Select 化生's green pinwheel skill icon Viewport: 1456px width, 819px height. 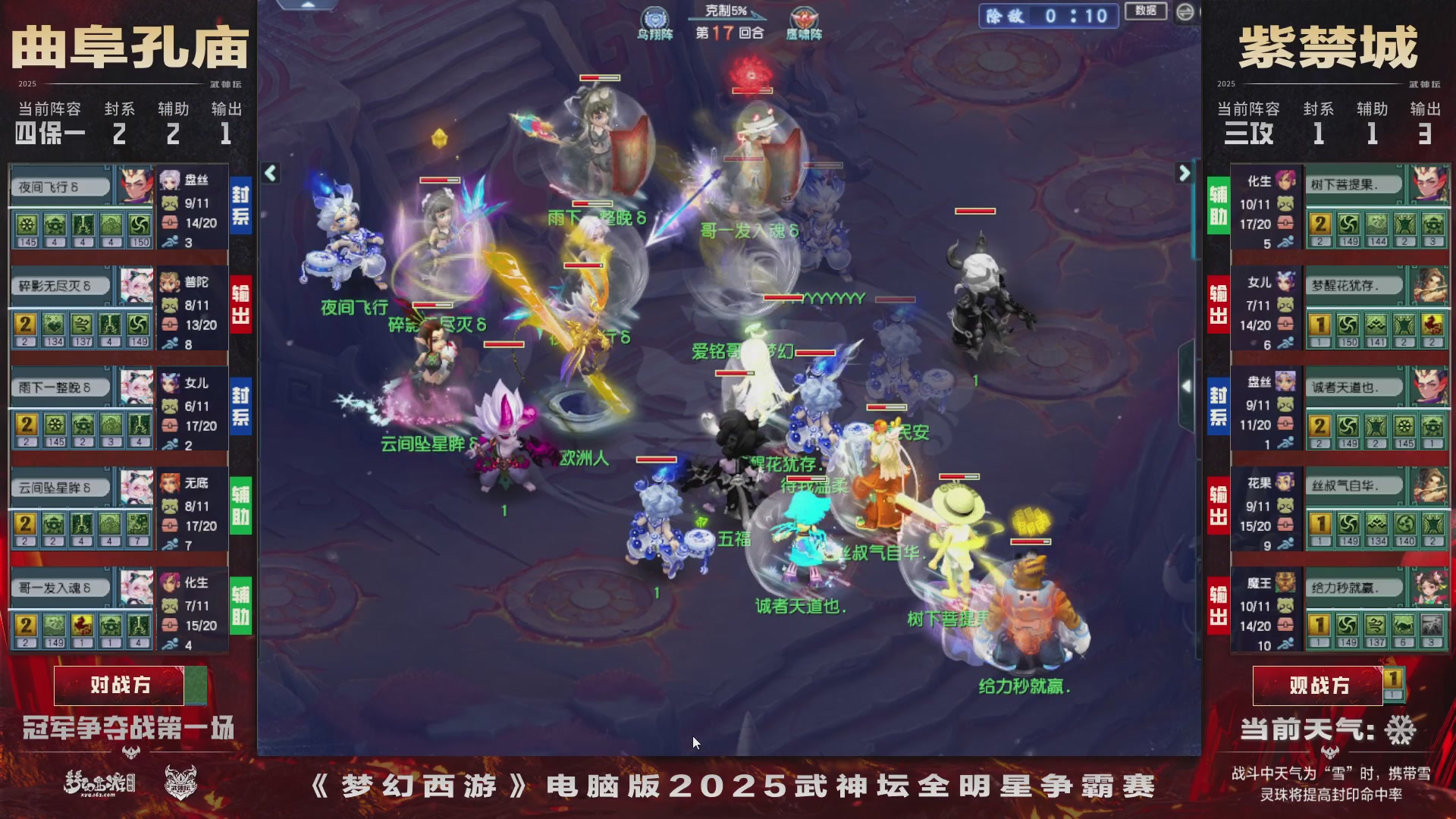[1348, 225]
